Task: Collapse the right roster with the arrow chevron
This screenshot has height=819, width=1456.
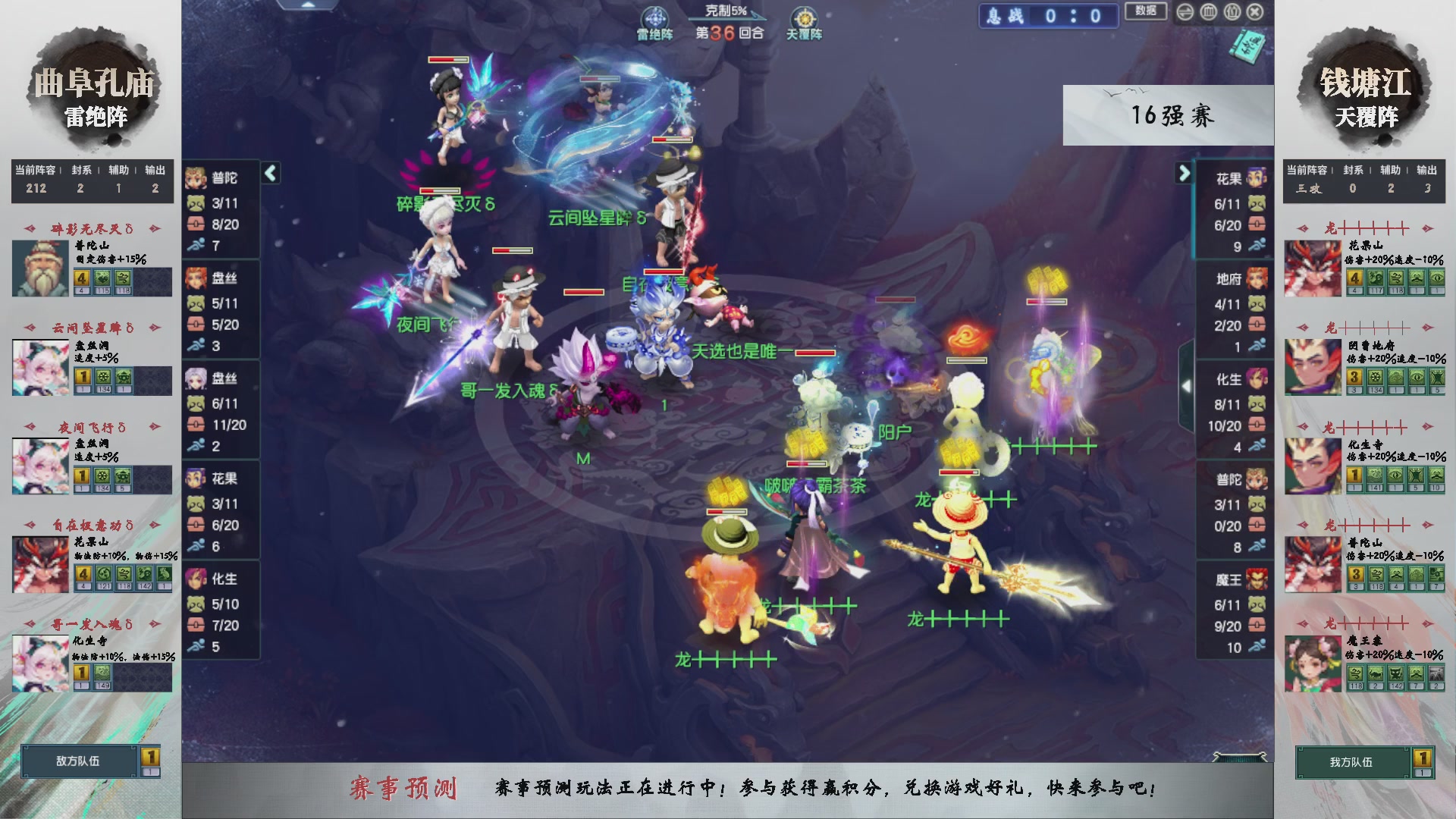Action: click(1183, 173)
